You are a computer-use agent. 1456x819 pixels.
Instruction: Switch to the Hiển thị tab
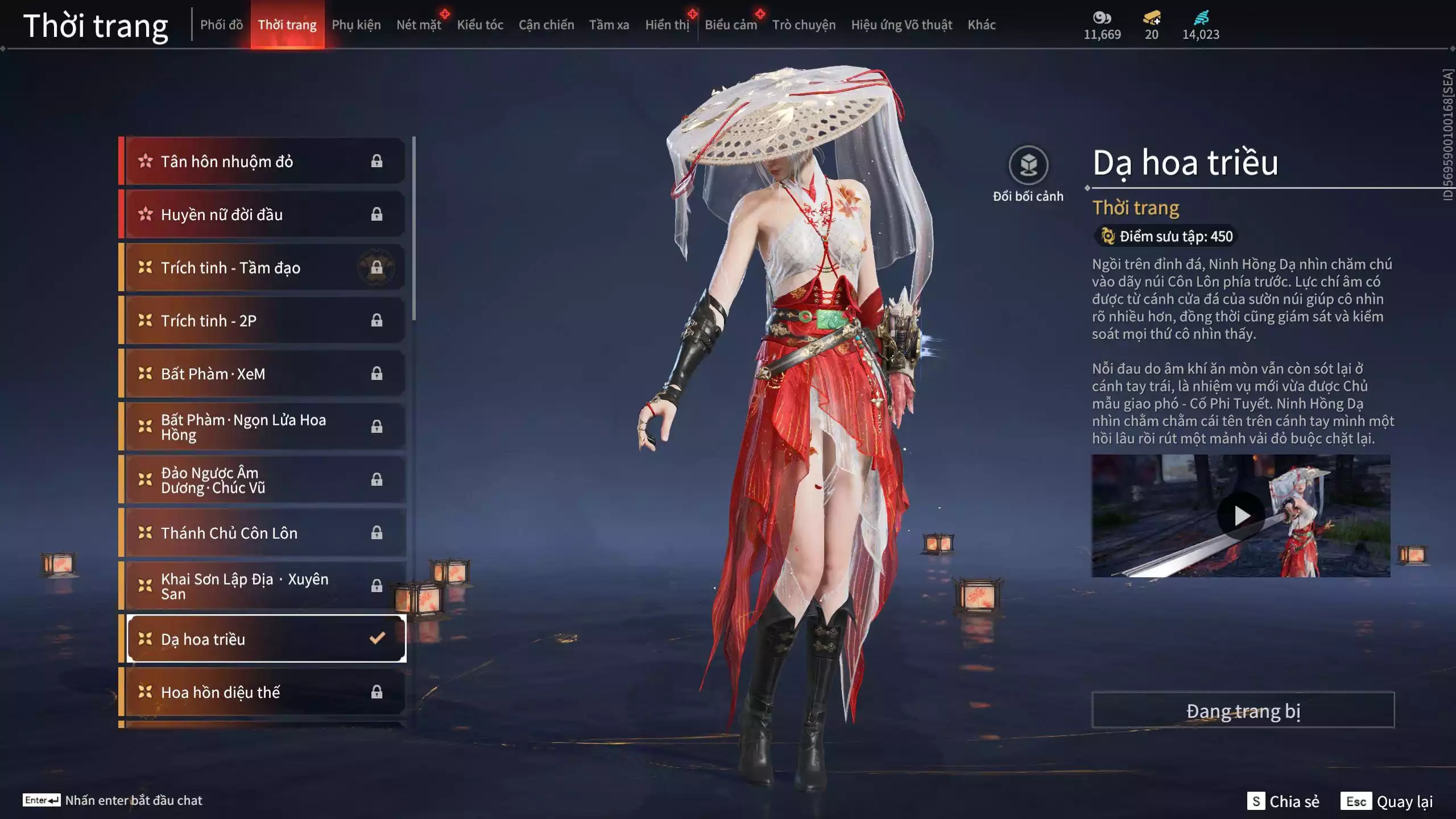[667, 25]
